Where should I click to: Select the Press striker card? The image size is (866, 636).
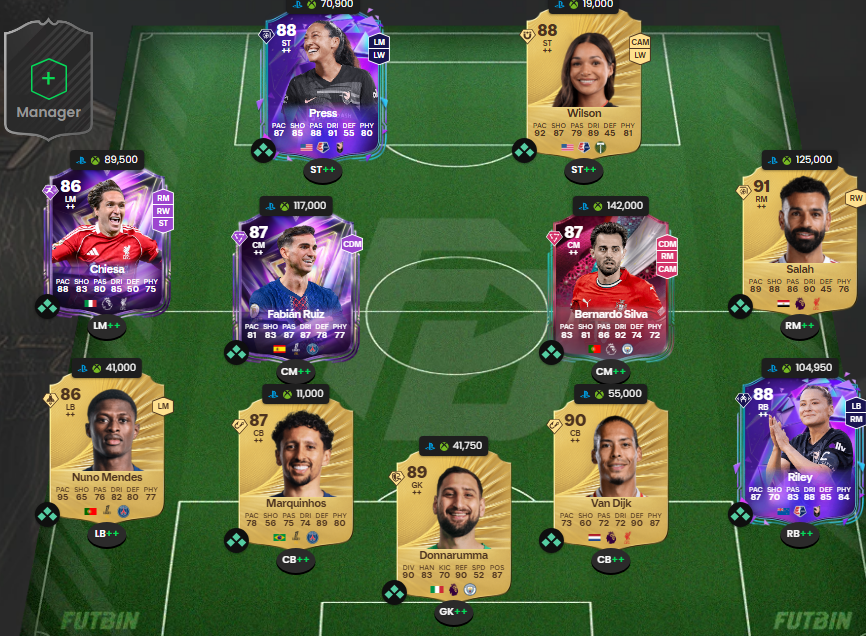pyautogui.click(x=322, y=85)
